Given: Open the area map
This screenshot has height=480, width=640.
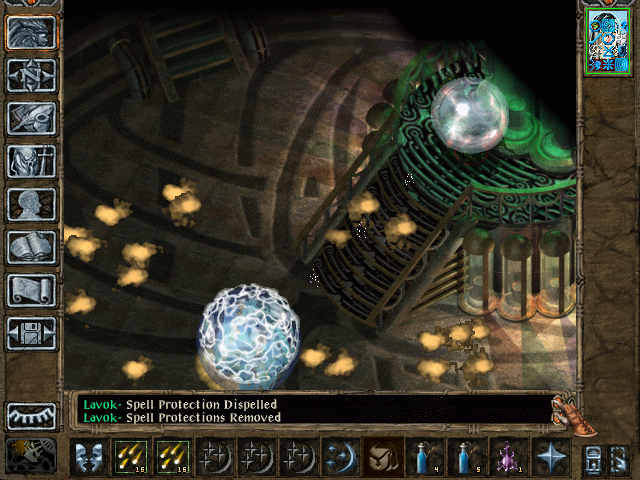Looking at the screenshot, I should tap(31, 75).
